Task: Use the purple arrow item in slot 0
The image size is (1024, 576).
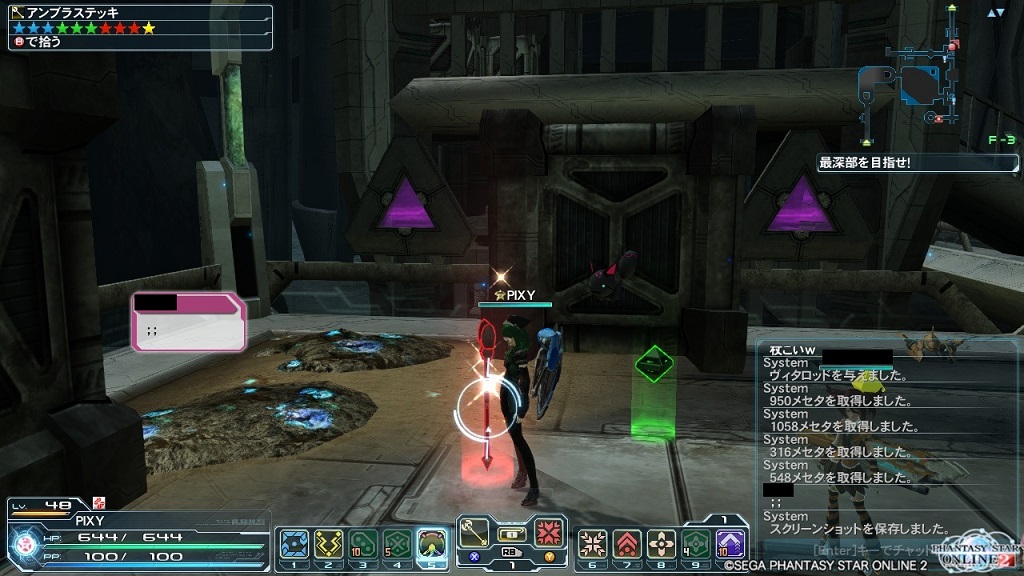Action: pos(730,544)
